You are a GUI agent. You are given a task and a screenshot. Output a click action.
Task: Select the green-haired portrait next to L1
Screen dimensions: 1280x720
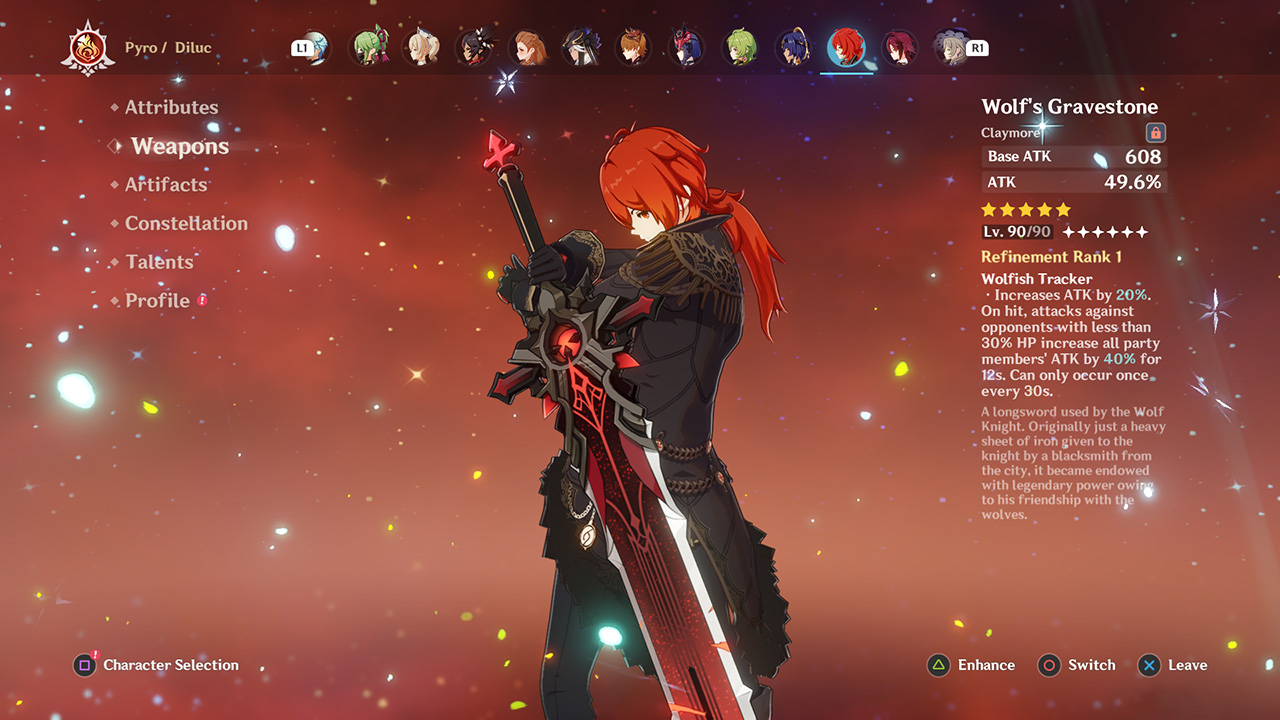368,47
